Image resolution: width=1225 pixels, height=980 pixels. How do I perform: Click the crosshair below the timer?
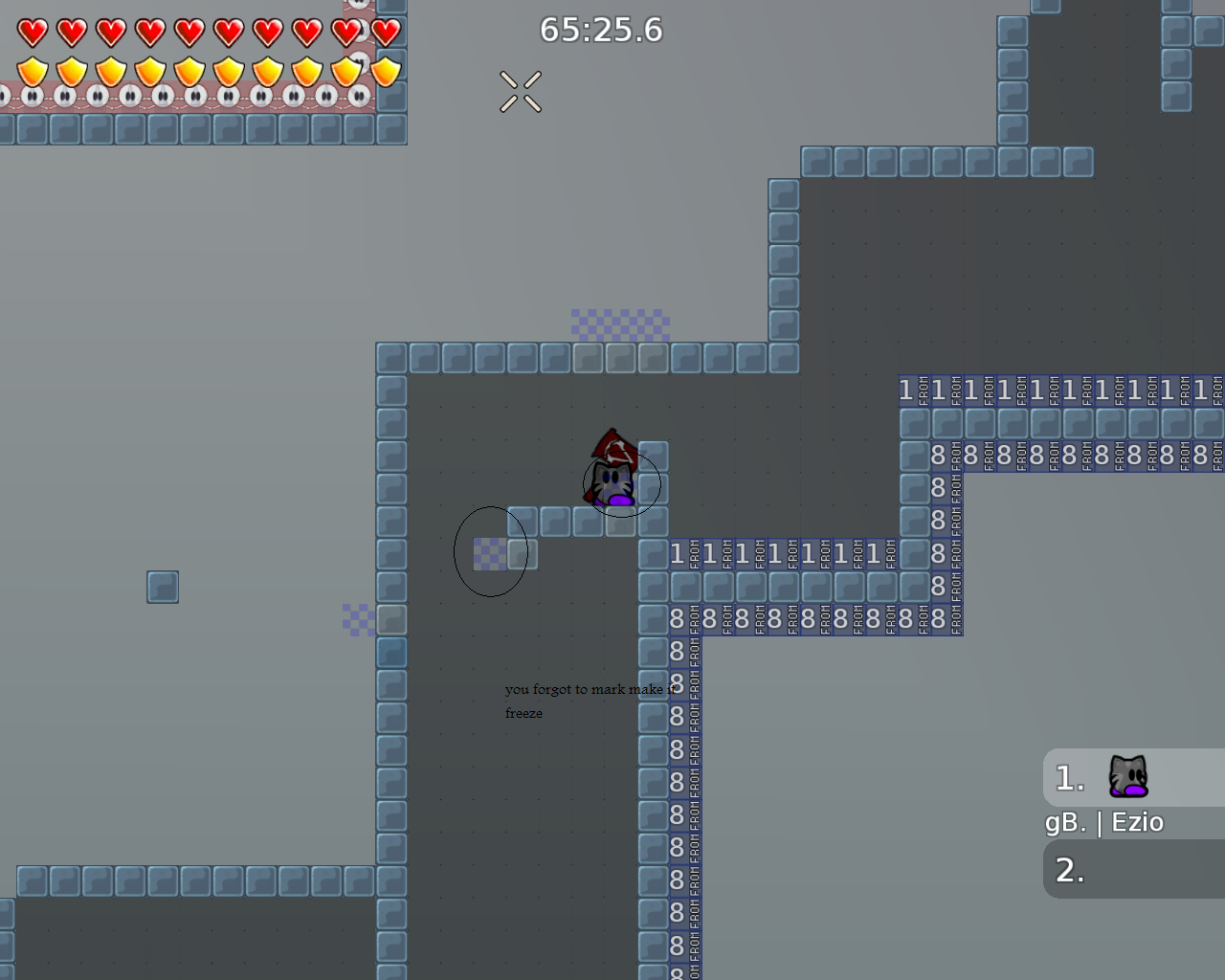(522, 91)
